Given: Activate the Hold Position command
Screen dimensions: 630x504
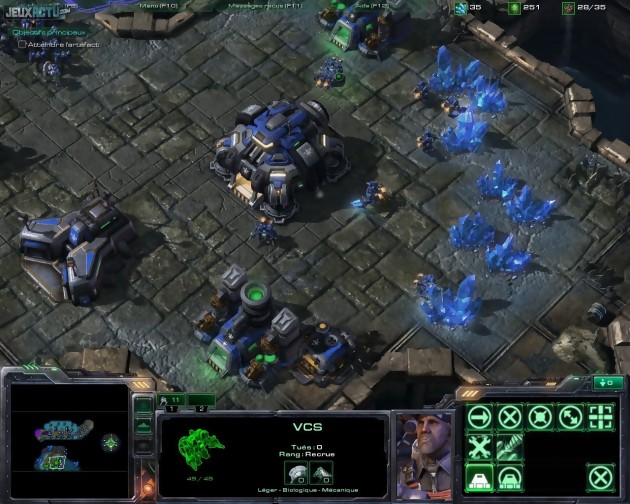Looking at the screenshot, I should (540, 417).
